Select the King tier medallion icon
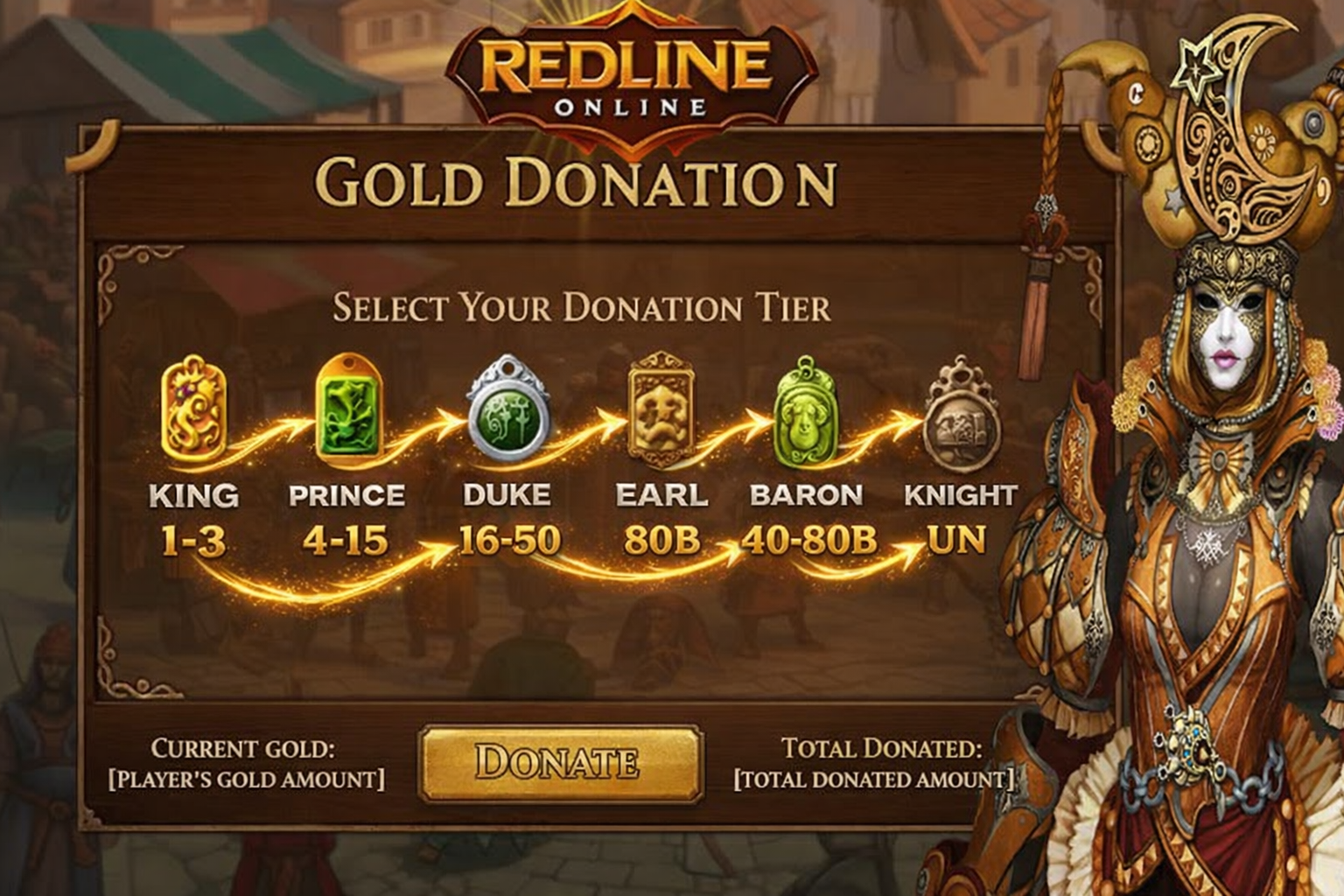Image resolution: width=1344 pixels, height=896 pixels. point(192,411)
